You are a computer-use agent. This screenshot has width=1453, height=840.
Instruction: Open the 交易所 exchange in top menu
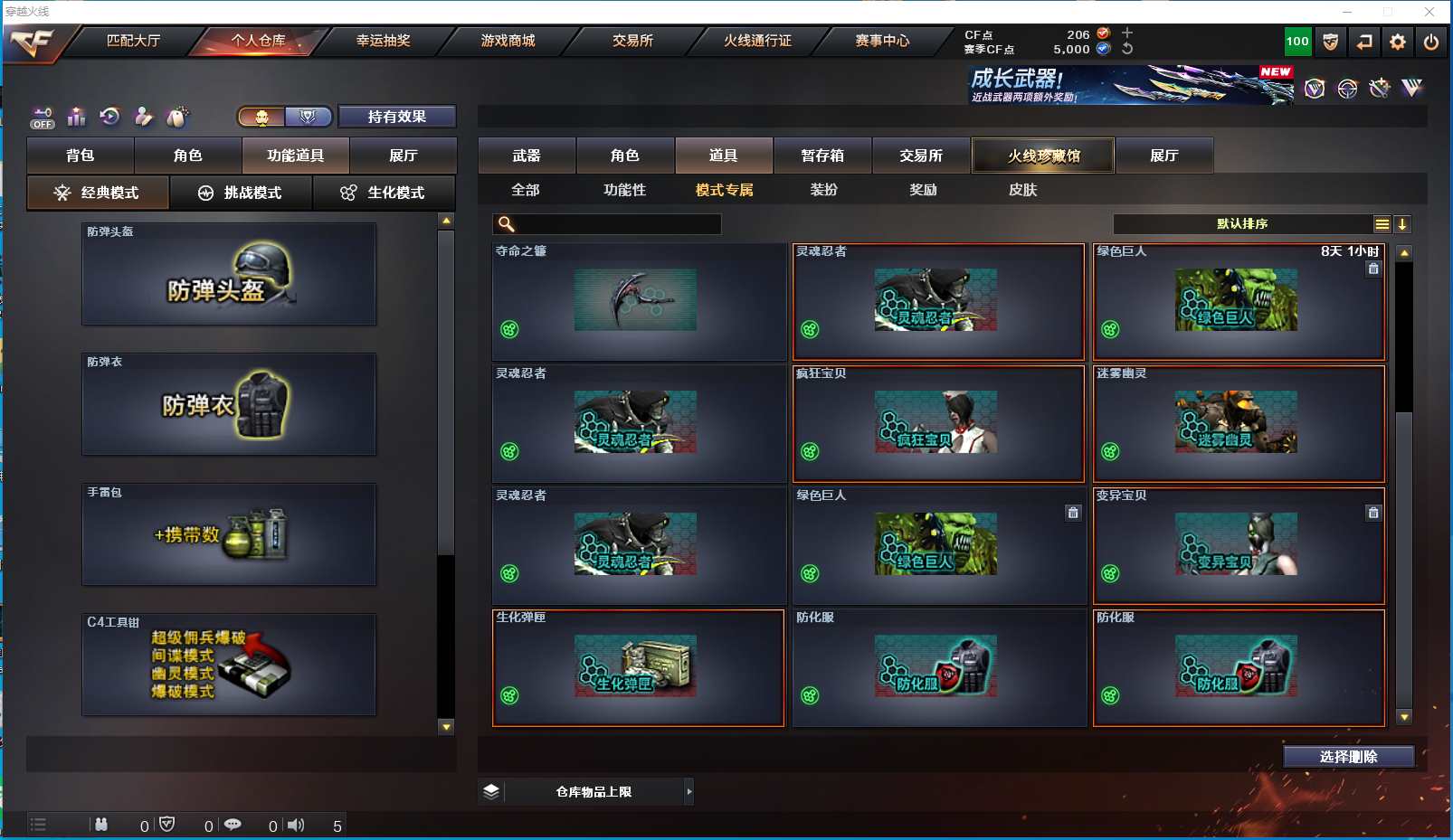[x=632, y=41]
